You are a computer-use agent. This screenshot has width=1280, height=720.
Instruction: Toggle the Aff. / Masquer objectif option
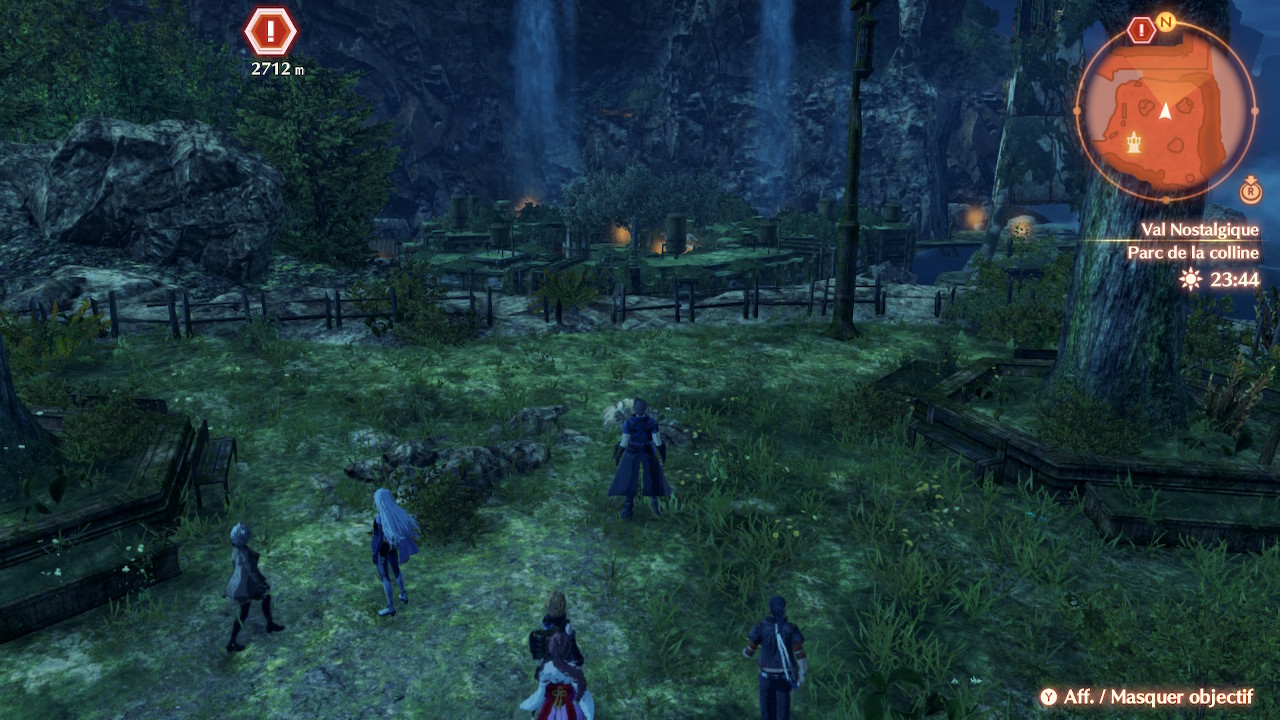1146,697
